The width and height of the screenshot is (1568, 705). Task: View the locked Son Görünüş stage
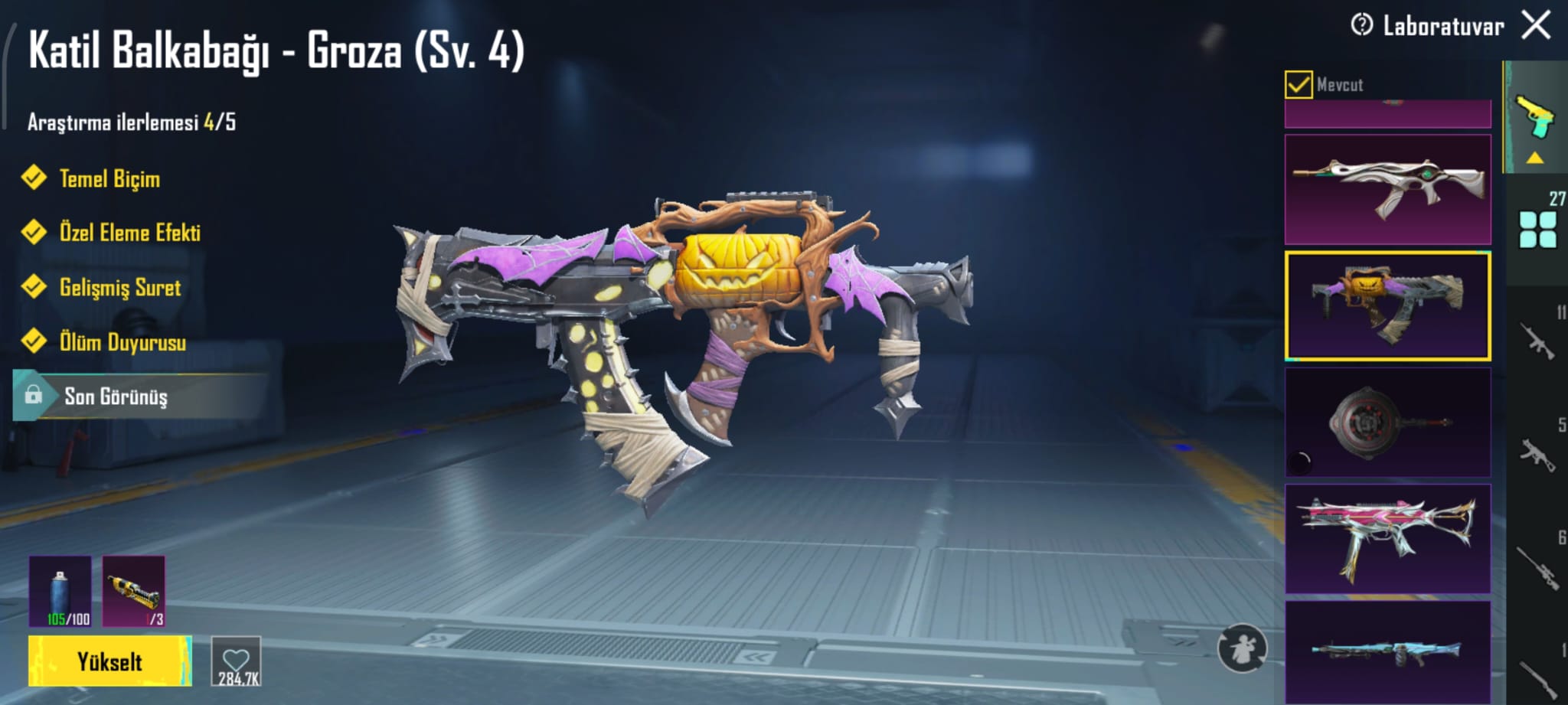115,396
